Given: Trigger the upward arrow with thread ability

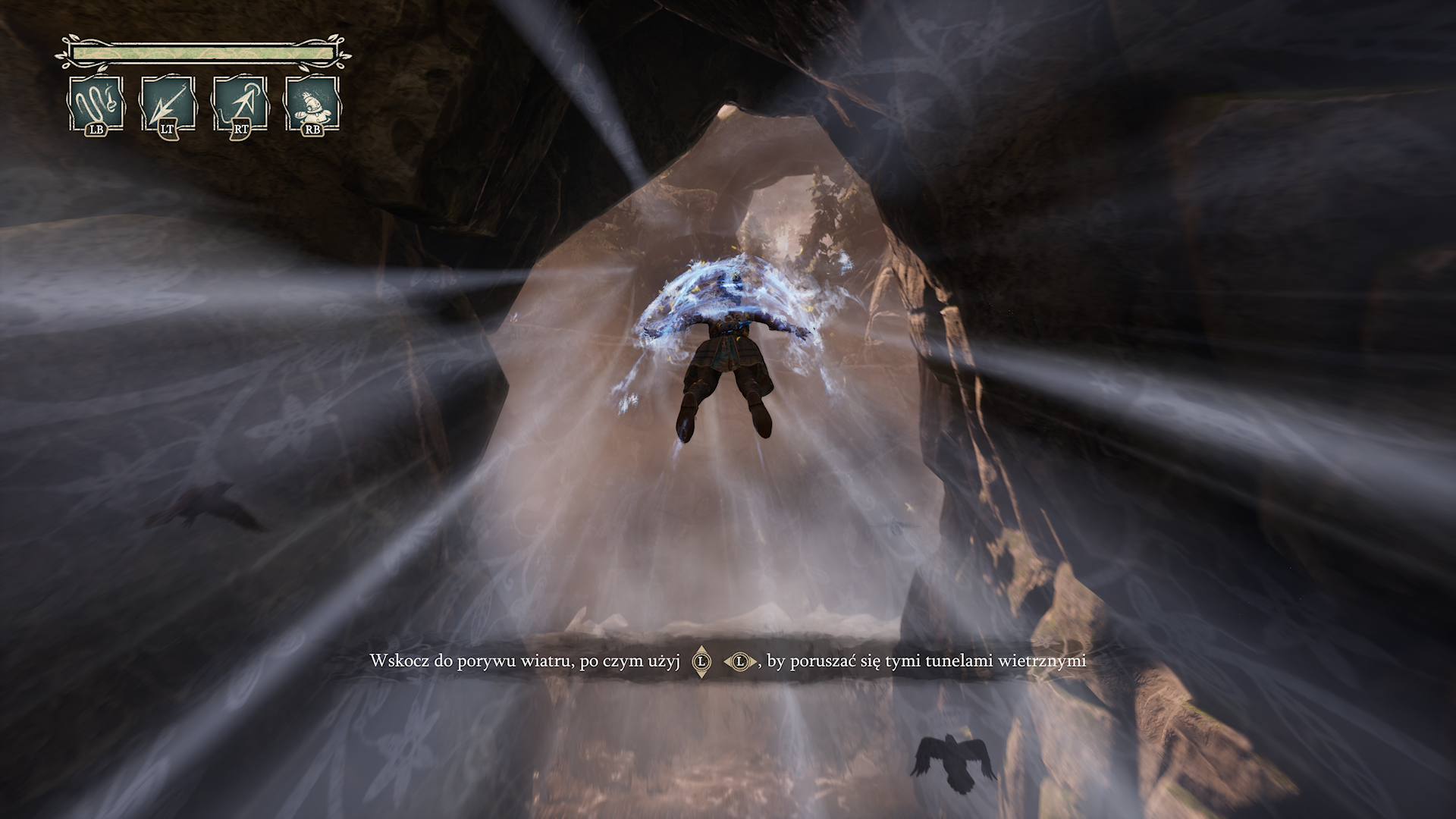Looking at the screenshot, I should [x=240, y=102].
